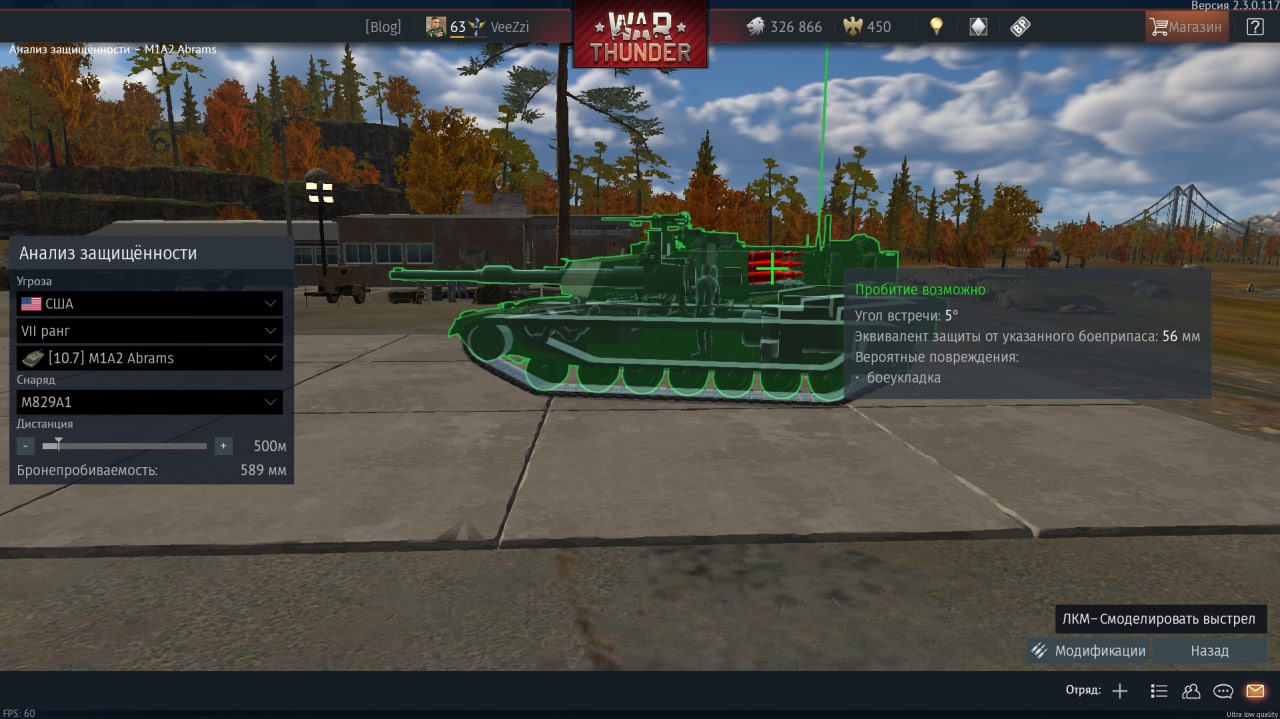The width and height of the screenshot is (1280, 719).
Task: Open Модификации modifications
Action: tap(1089, 651)
